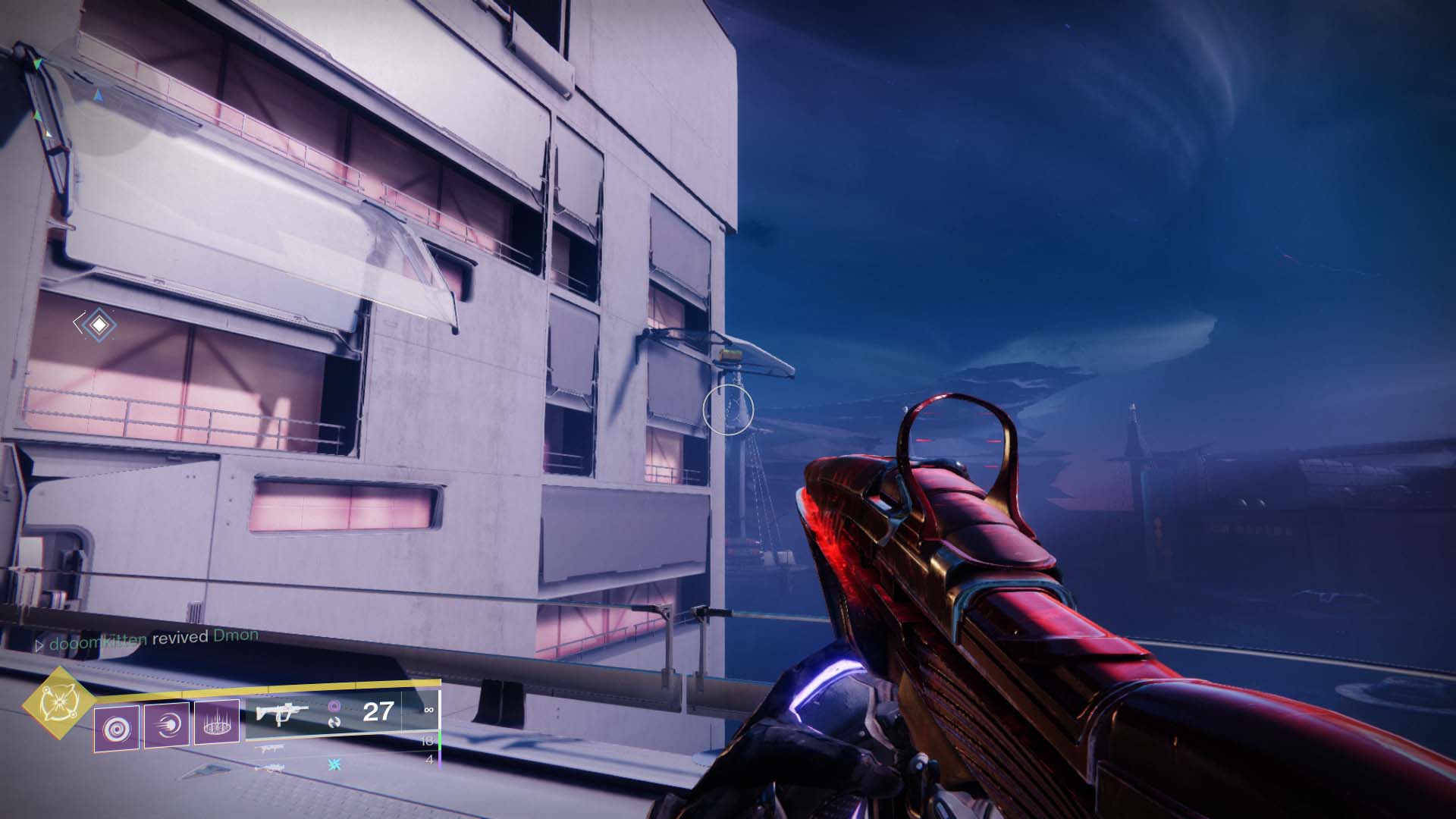
Task: Select the diamond objective waypoint marker
Action: [x=99, y=325]
